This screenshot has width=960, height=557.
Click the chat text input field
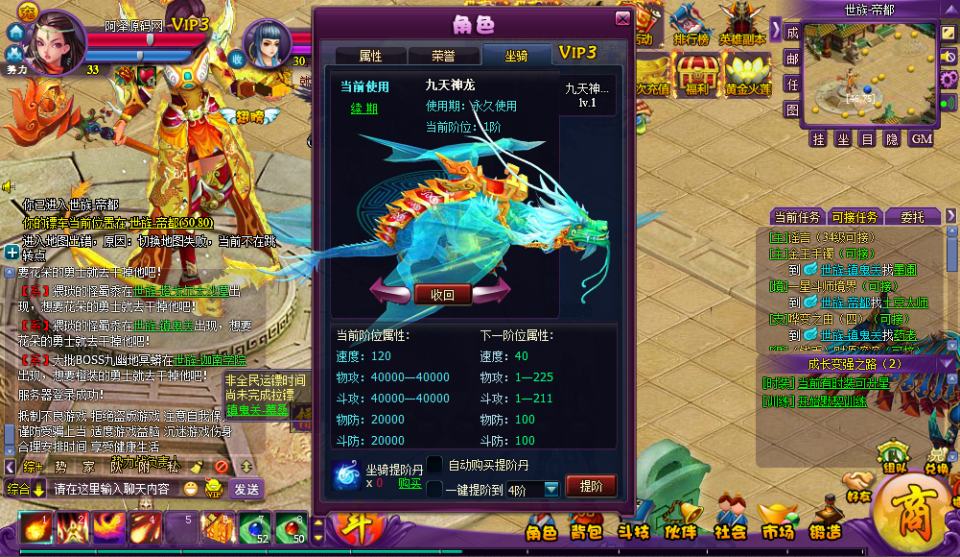tap(115, 489)
